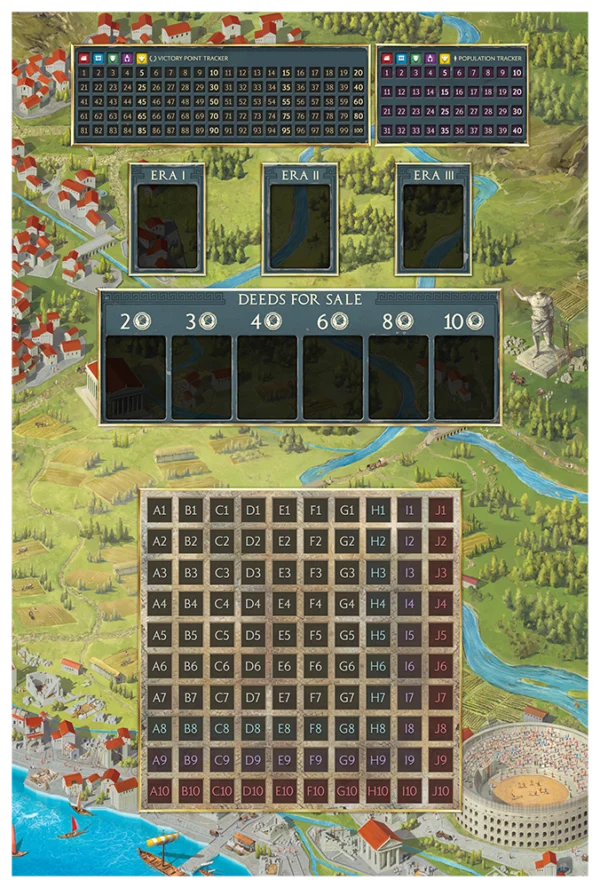Choose the H3 grid tile
The image size is (600, 888).
point(378,573)
